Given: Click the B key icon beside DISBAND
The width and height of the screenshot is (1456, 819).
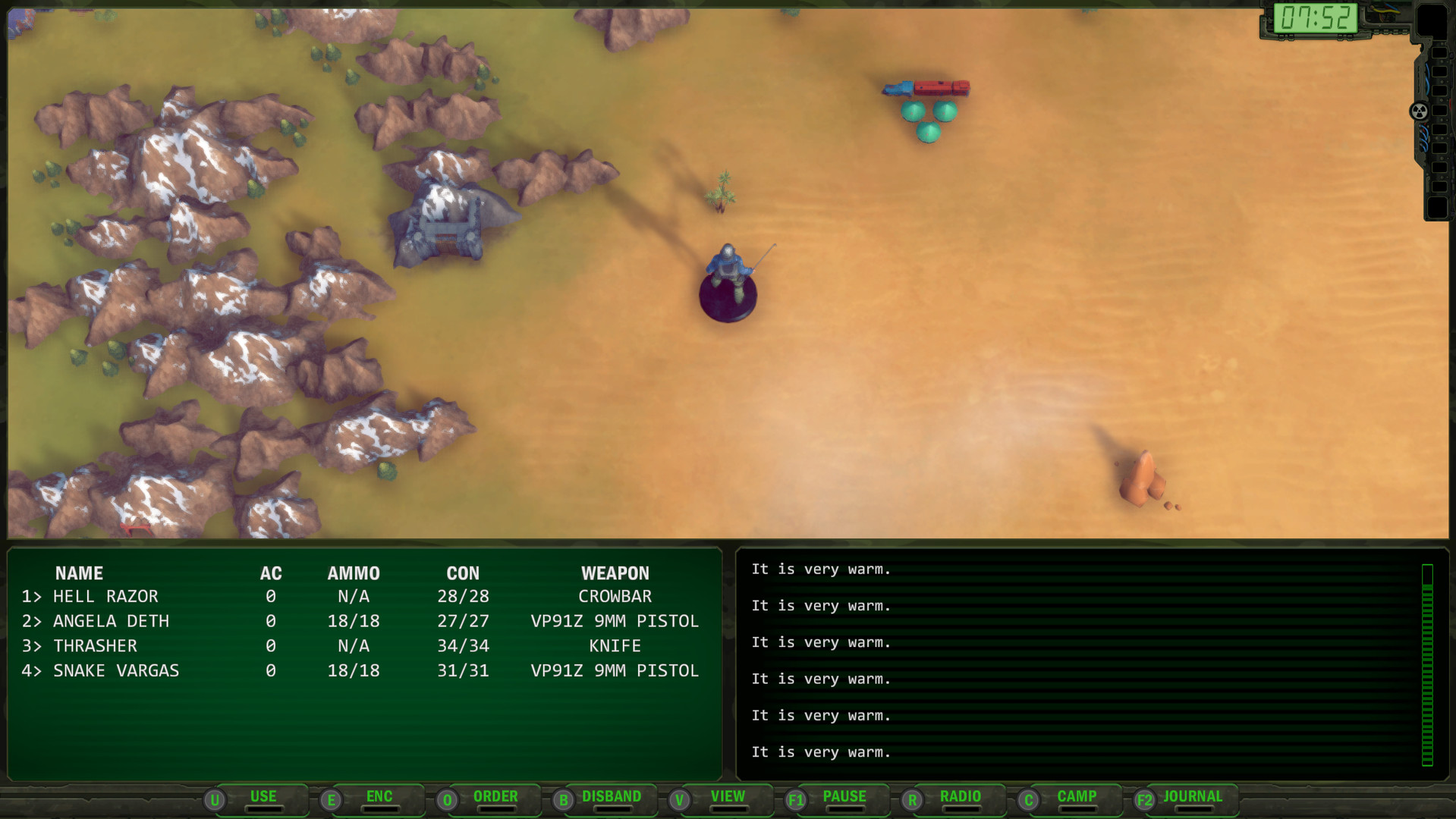Looking at the screenshot, I should pos(563,799).
